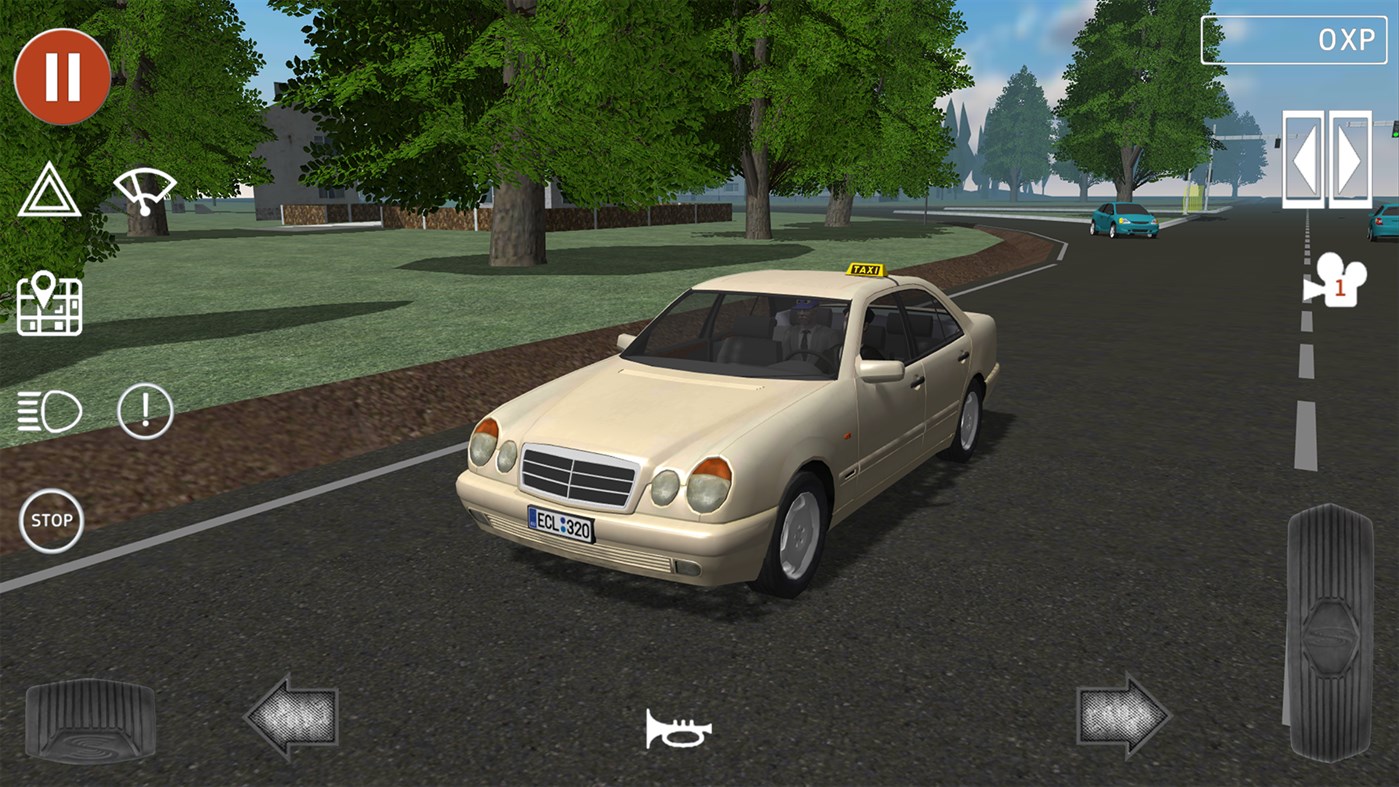The width and height of the screenshot is (1399, 787).
Task: Open the warnings panel with exclamation mark
Action: click(145, 411)
